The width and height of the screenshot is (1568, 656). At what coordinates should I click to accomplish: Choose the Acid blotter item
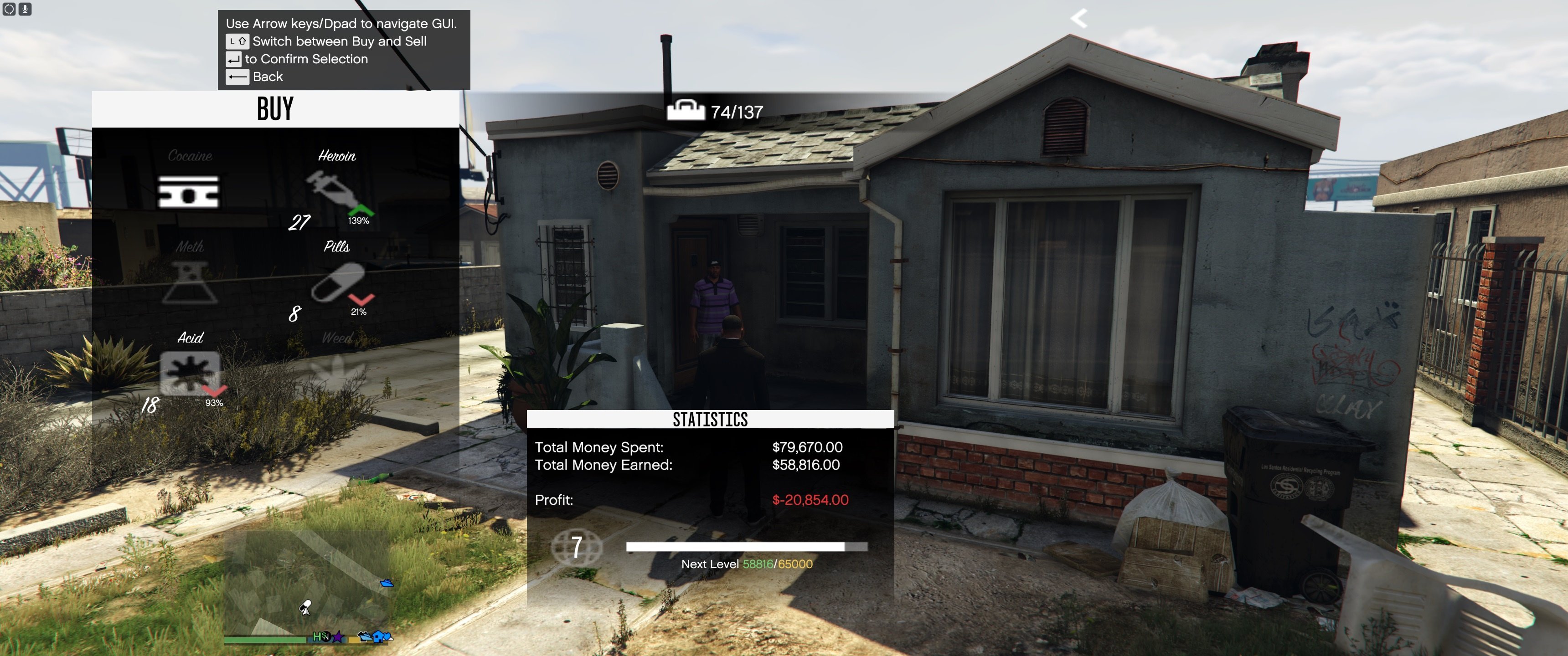click(x=189, y=372)
